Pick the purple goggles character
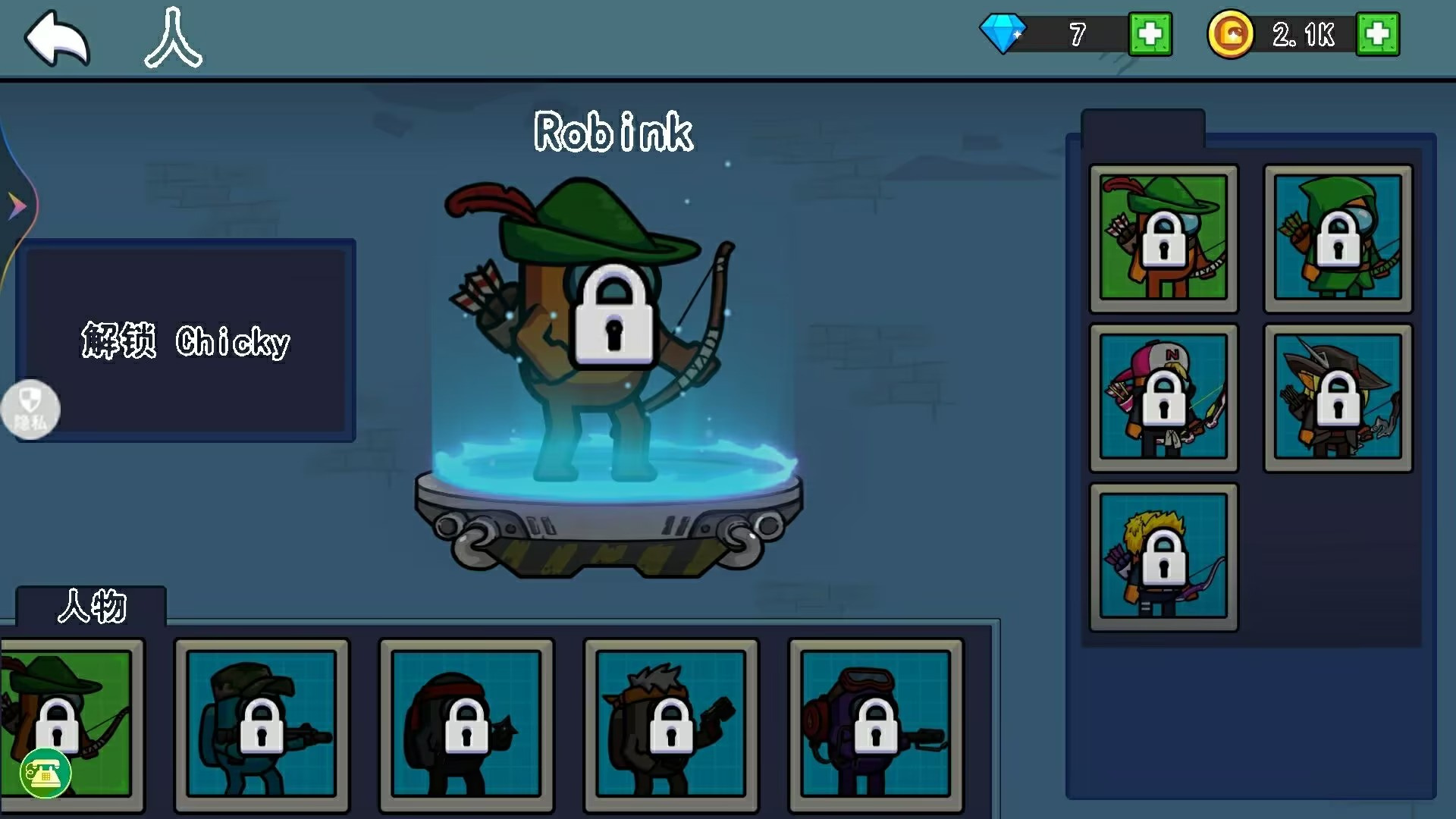The height and width of the screenshot is (819, 1456). pos(876,724)
